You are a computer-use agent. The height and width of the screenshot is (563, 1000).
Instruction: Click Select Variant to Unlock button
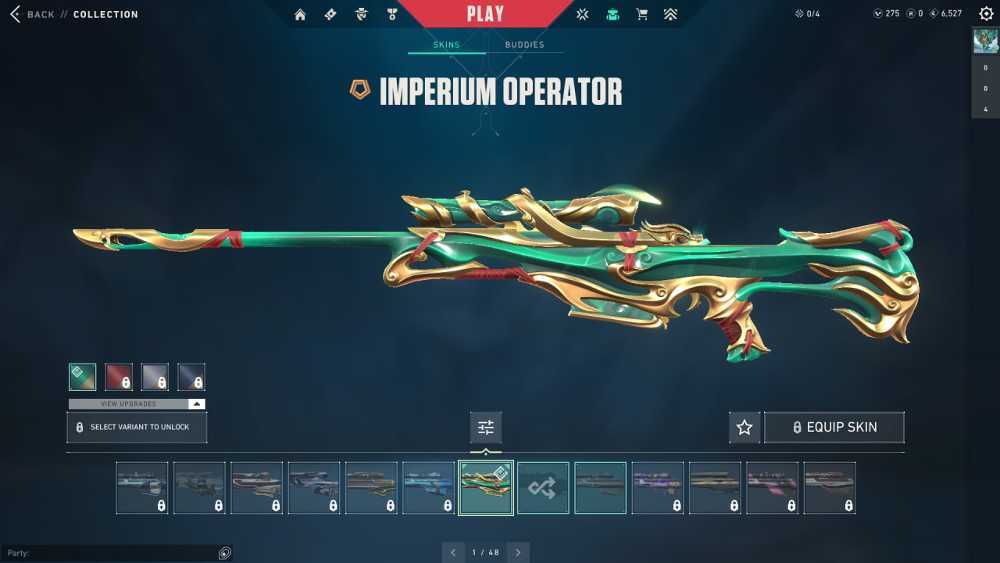point(137,427)
